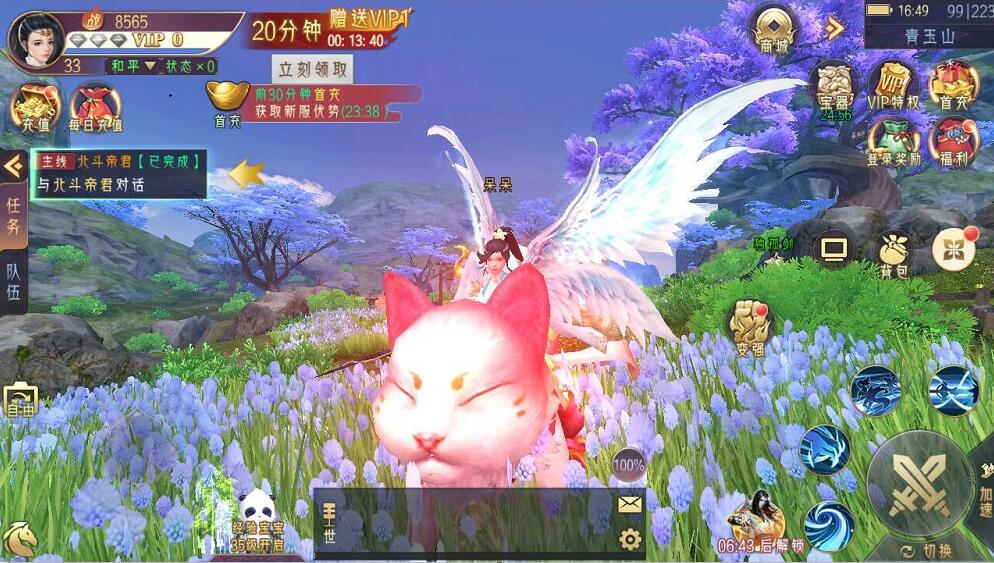Open the 登录奖励 login rewards

tap(893, 142)
